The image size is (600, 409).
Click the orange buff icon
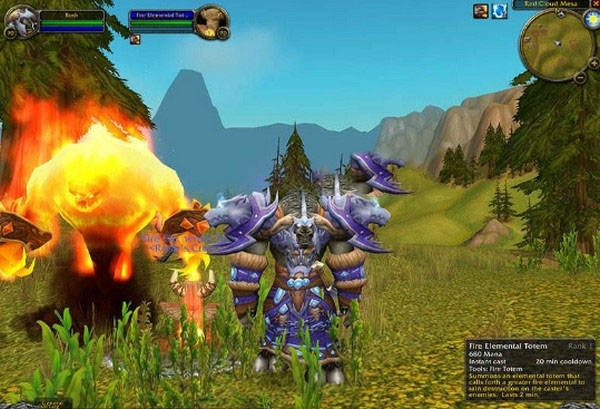tap(480, 11)
